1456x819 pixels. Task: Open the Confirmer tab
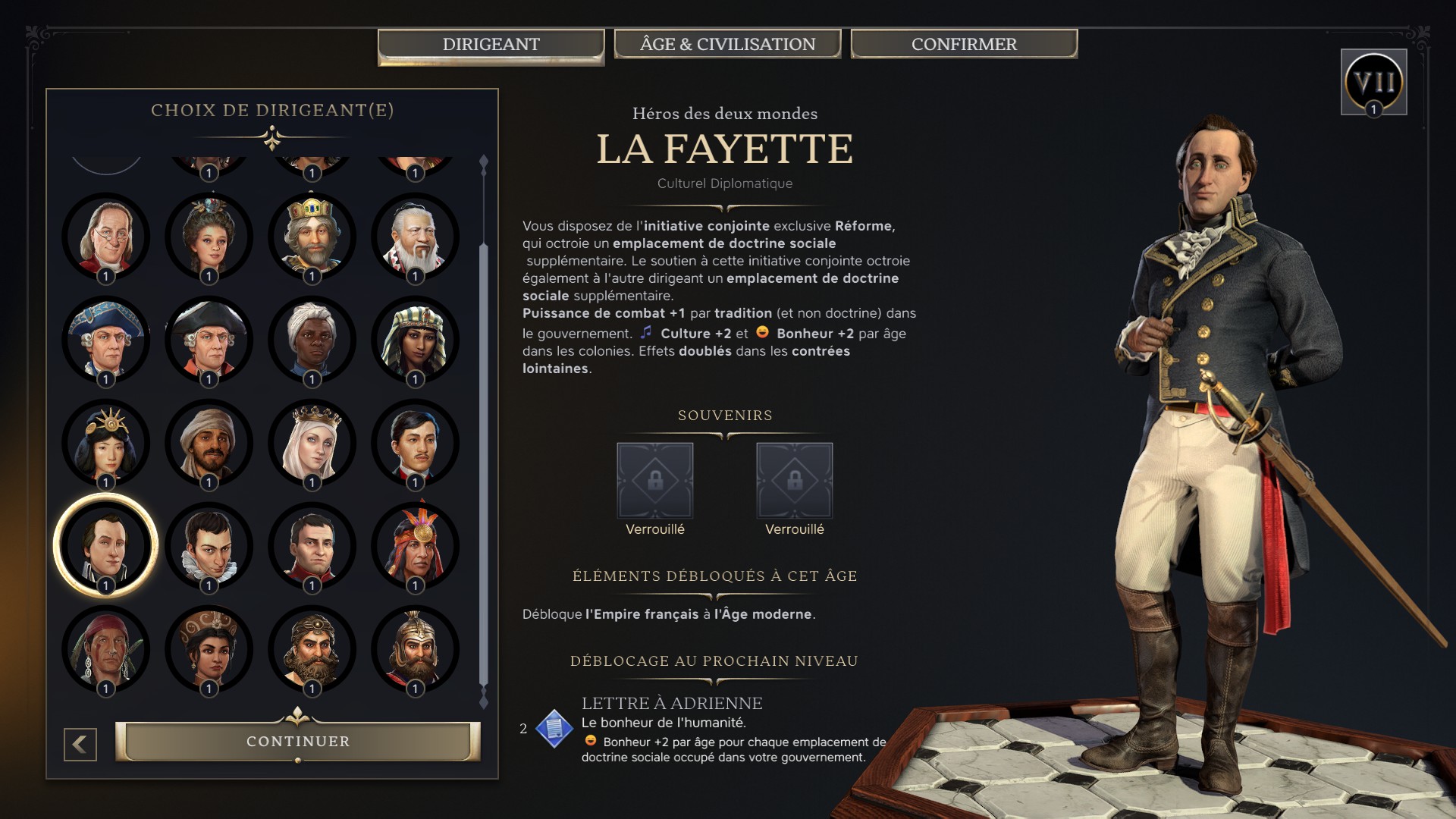coord(963,43)
